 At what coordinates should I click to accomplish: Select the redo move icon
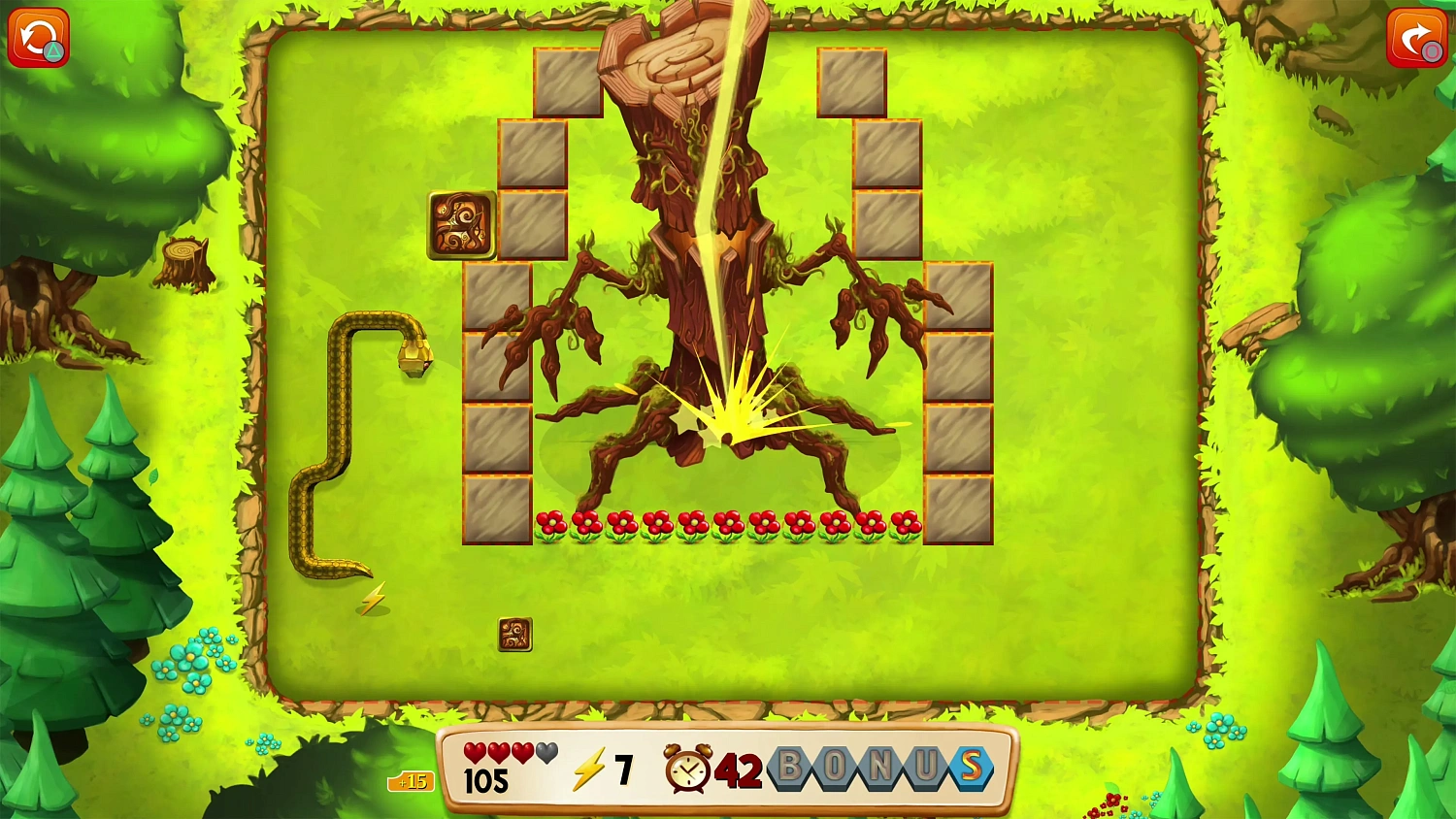pos(1419,37)
